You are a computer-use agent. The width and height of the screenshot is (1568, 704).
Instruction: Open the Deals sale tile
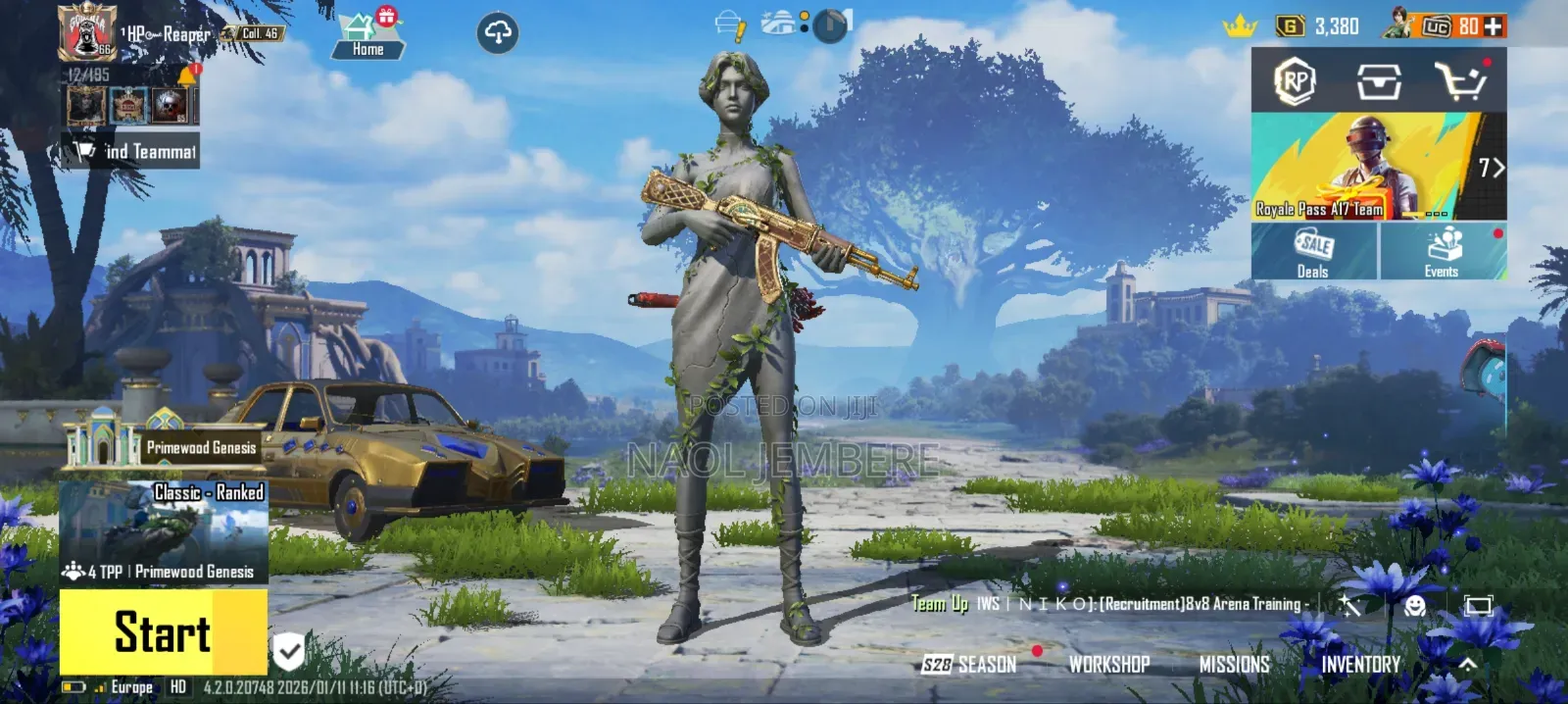click(x=1313, y=252)
